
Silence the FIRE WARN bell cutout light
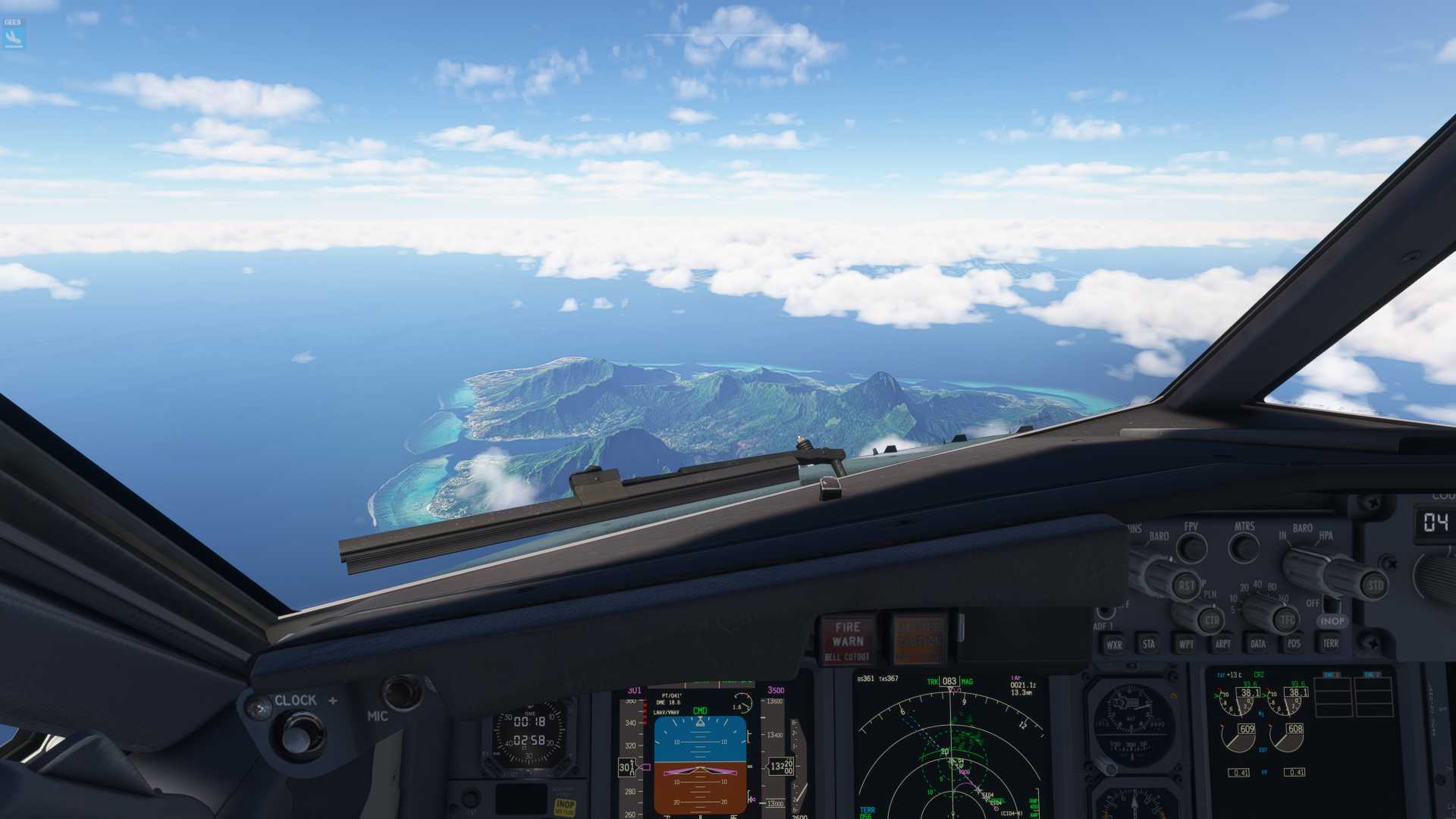pos(847,639)
